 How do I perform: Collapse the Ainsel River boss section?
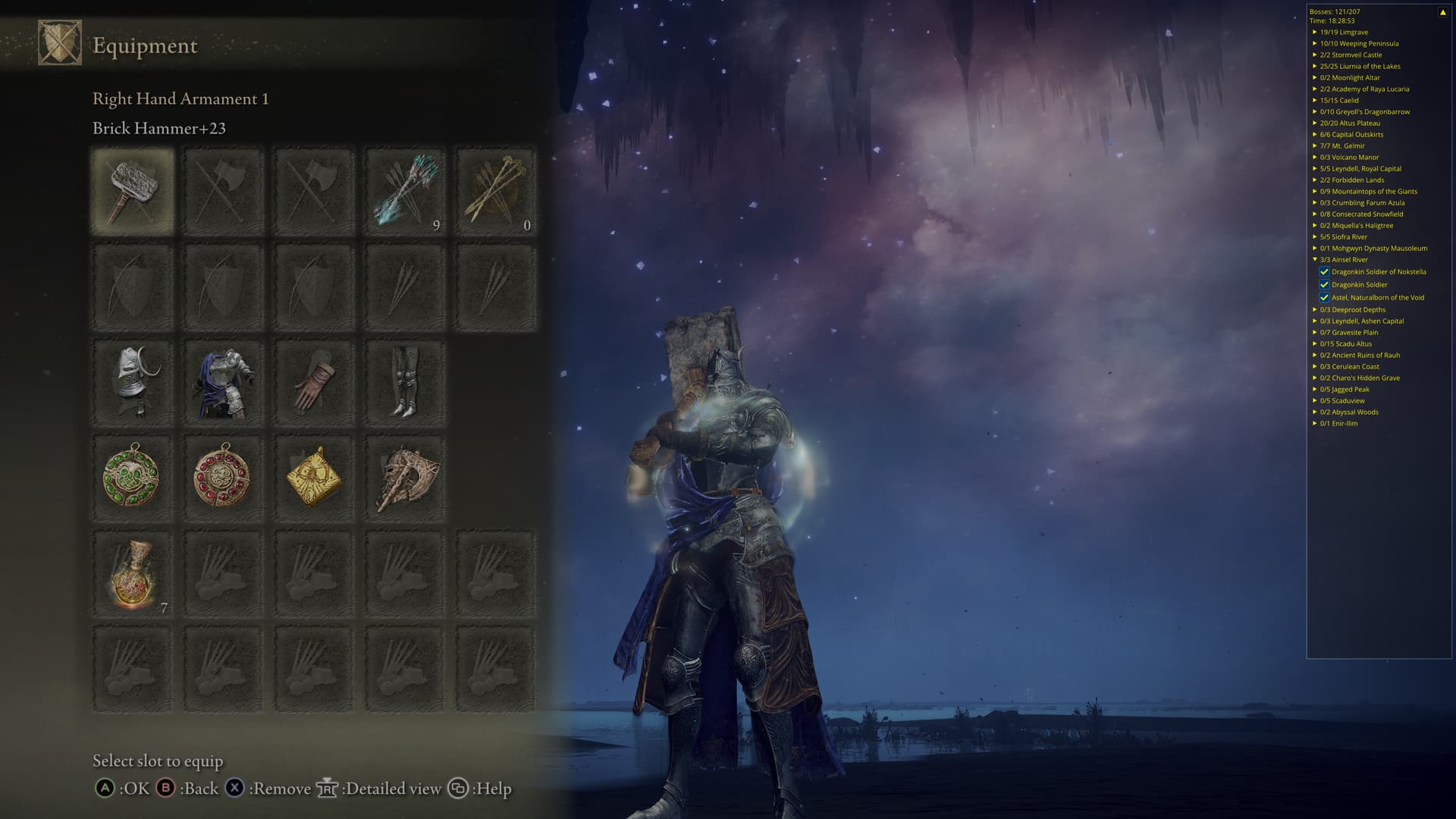1315,260
